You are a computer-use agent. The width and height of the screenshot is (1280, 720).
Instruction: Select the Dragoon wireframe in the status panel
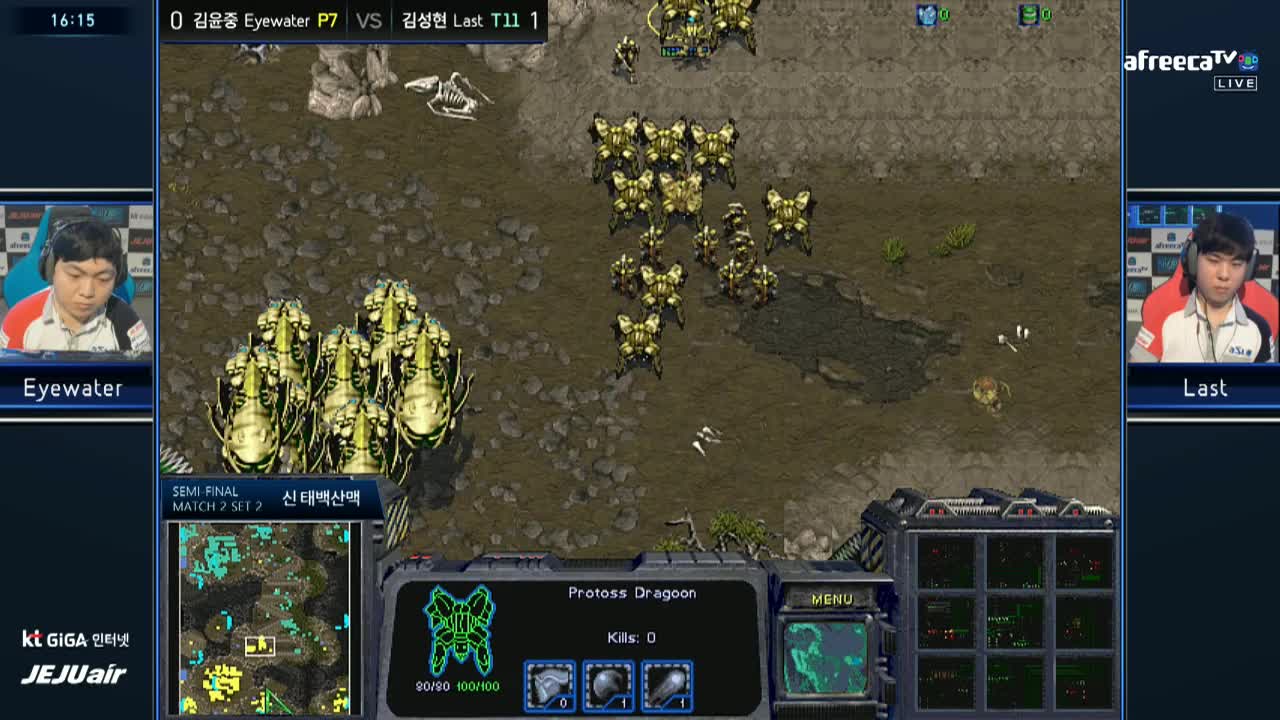point(459,630)
